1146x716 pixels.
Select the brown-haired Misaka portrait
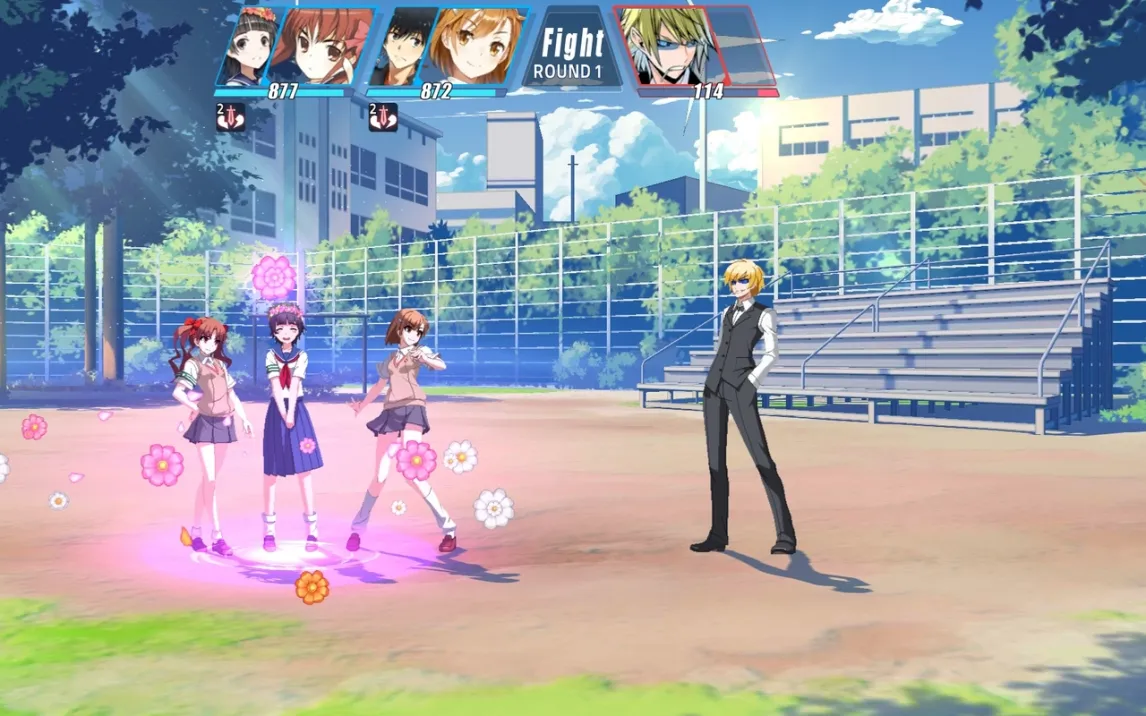pos(478,45)
